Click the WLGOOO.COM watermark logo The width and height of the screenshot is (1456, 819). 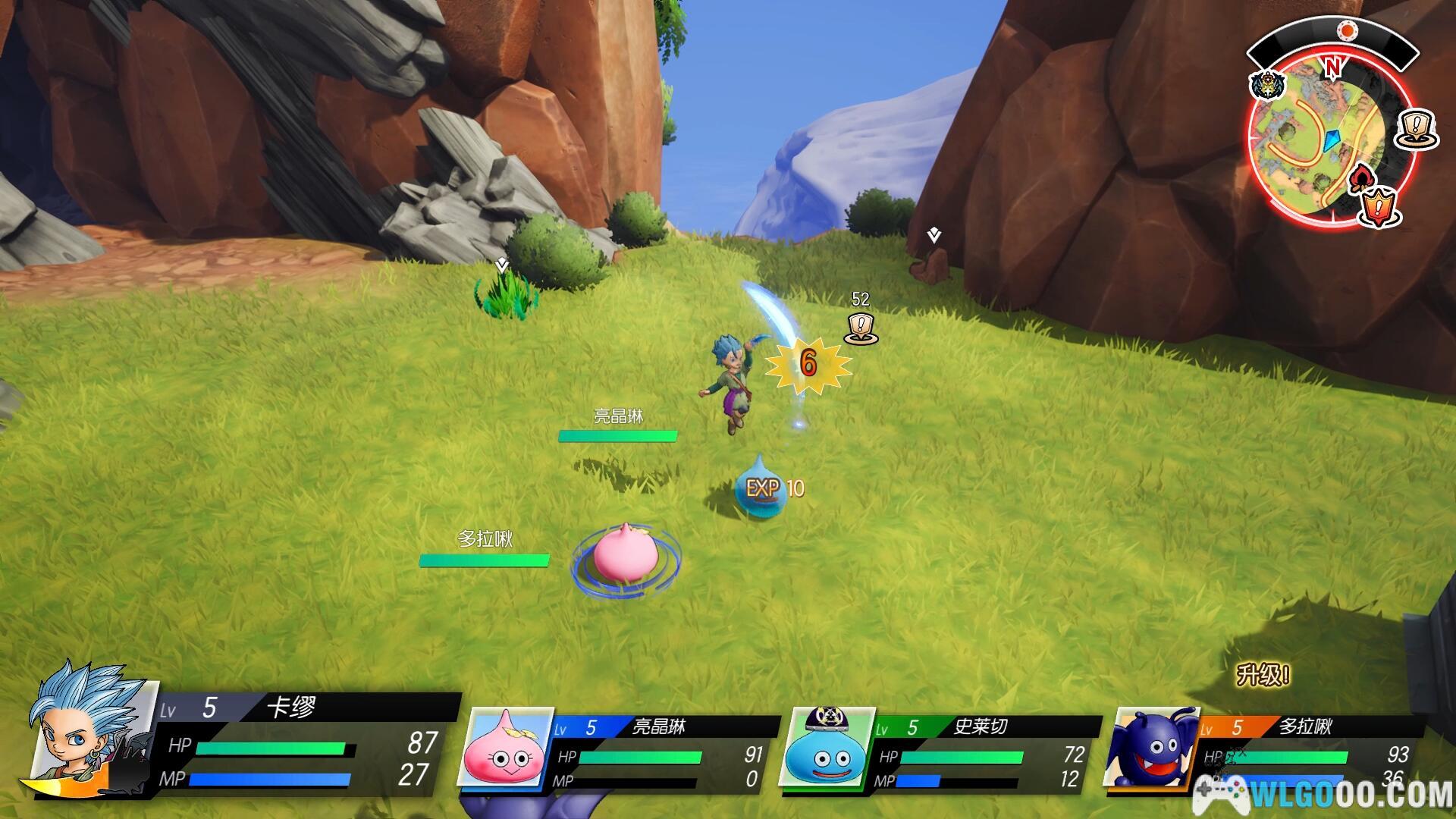(1323, 795)
